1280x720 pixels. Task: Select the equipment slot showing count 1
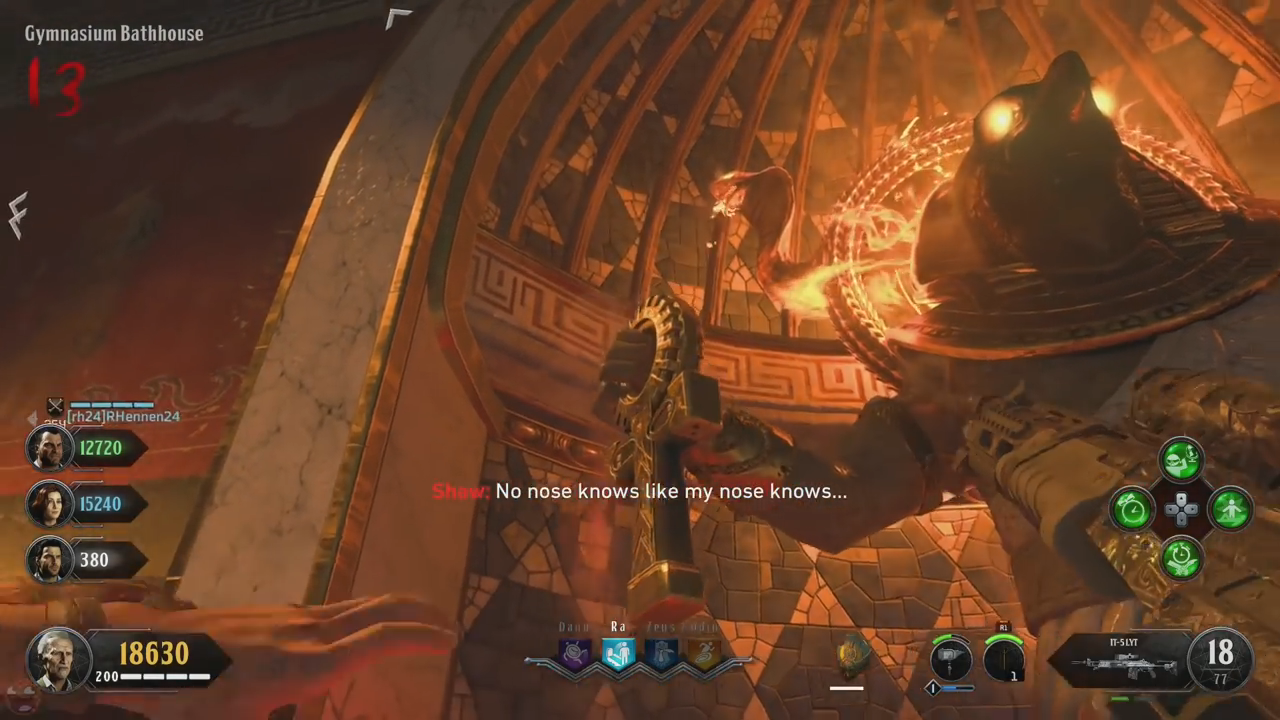pos(1003,660)
